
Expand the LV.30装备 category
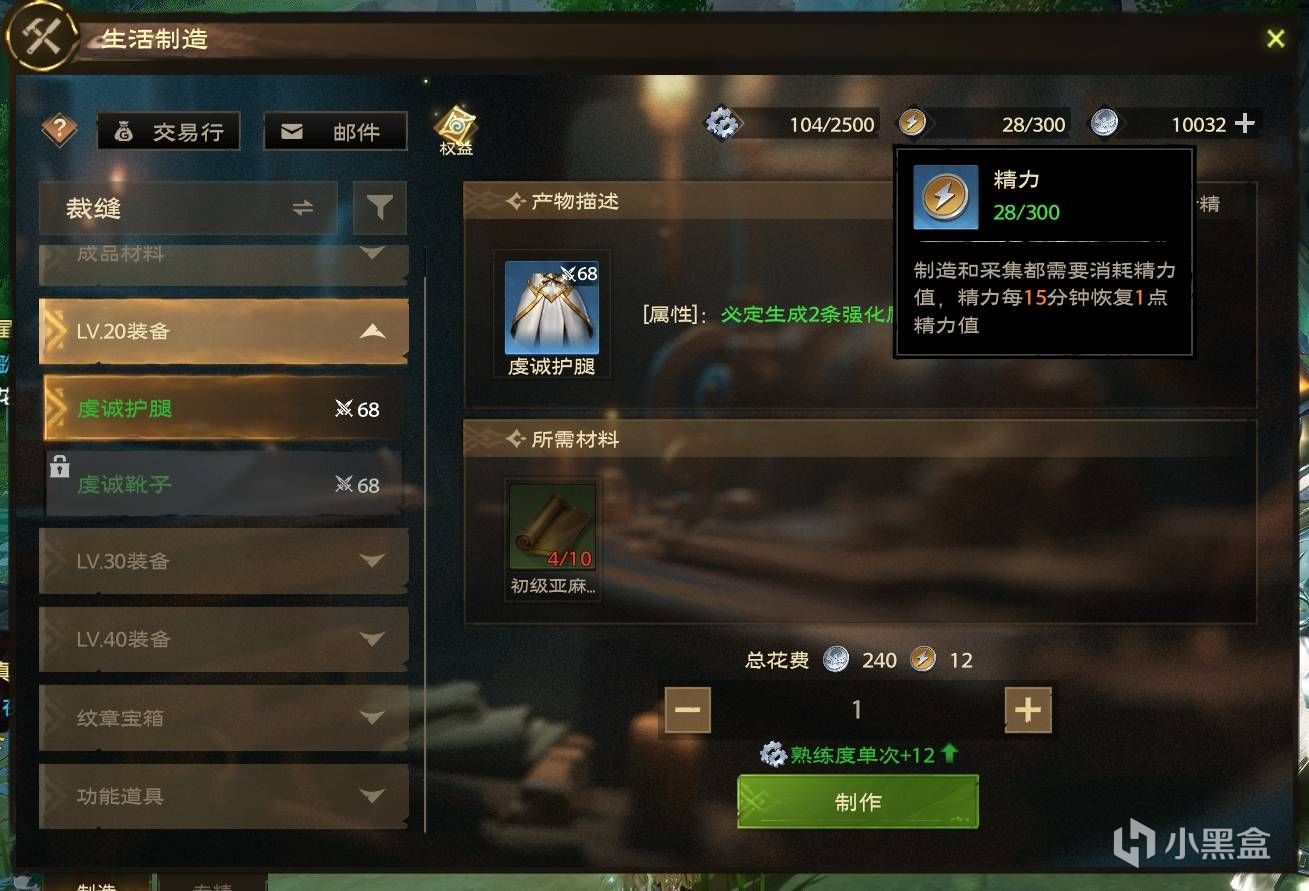pyautogui.click(x=222, y=561)
